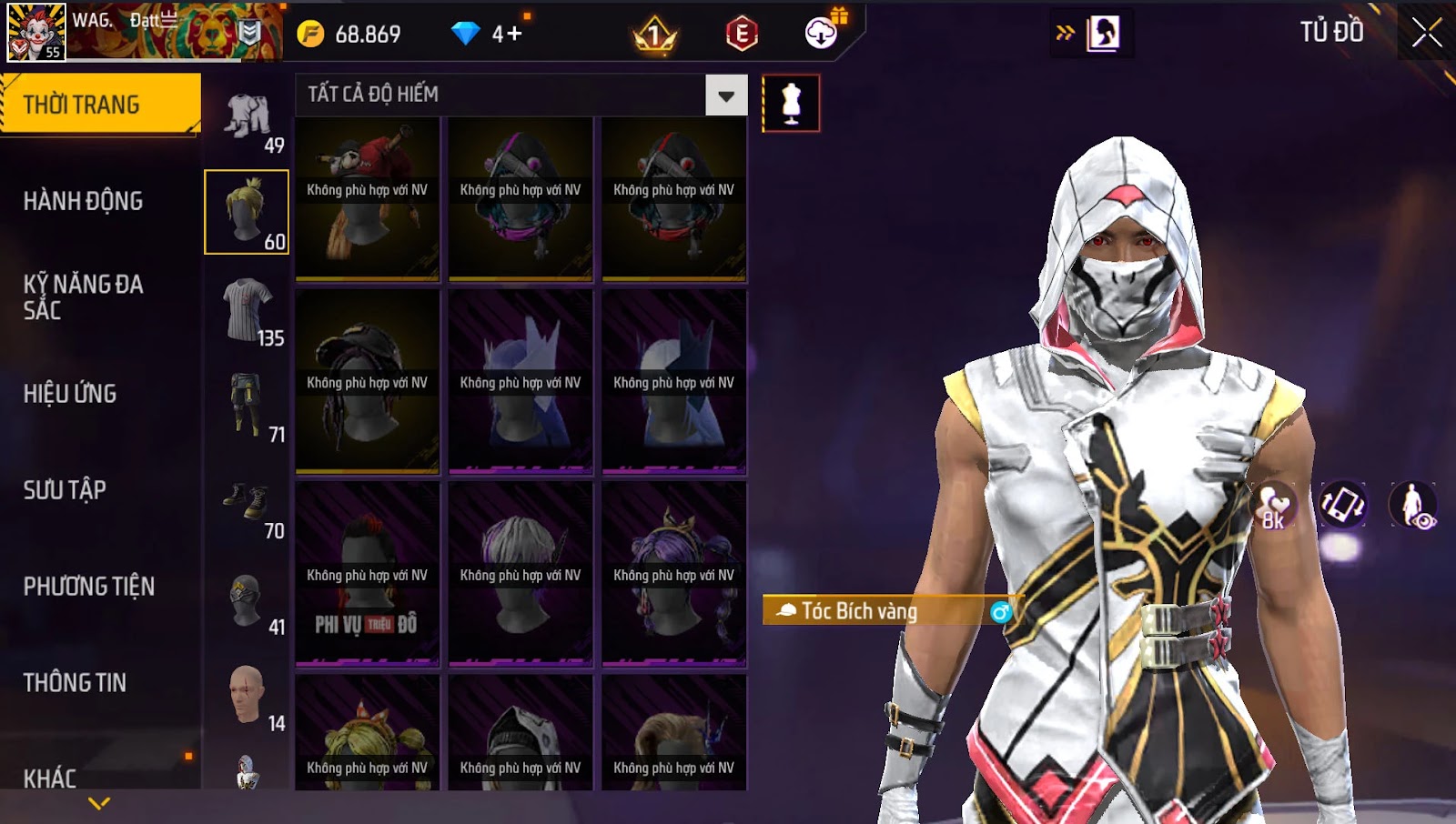Open the KỸ NĂNG ĐA SẮC tab
The width and height of the screenshot is (1456, 824).
coord(84,297)
